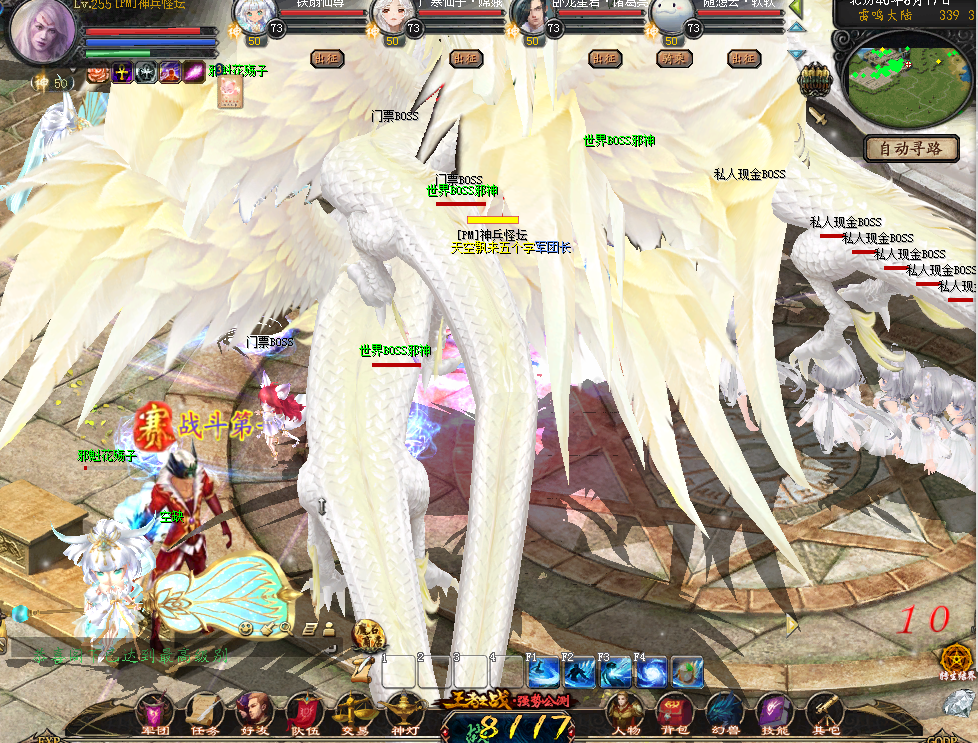Open the 军团 legion menu
This screenshot has height=743, width=978.
pos(154,712)
